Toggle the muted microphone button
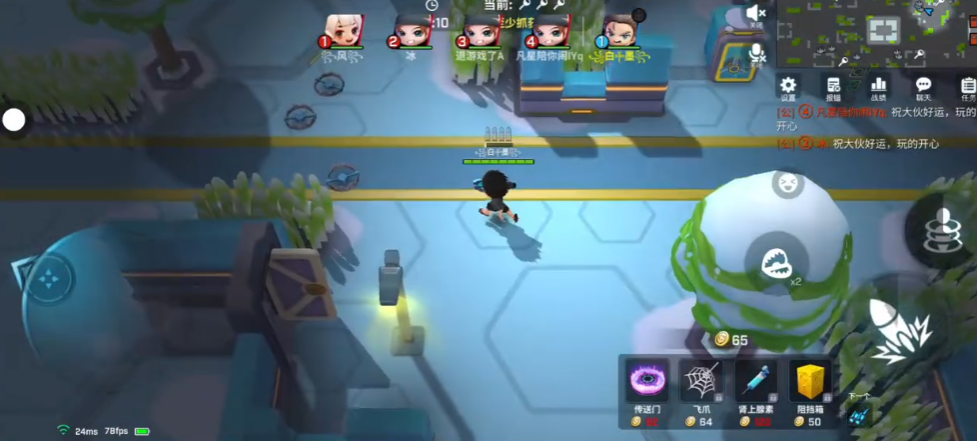977x441 pixels. click(757, 52)
